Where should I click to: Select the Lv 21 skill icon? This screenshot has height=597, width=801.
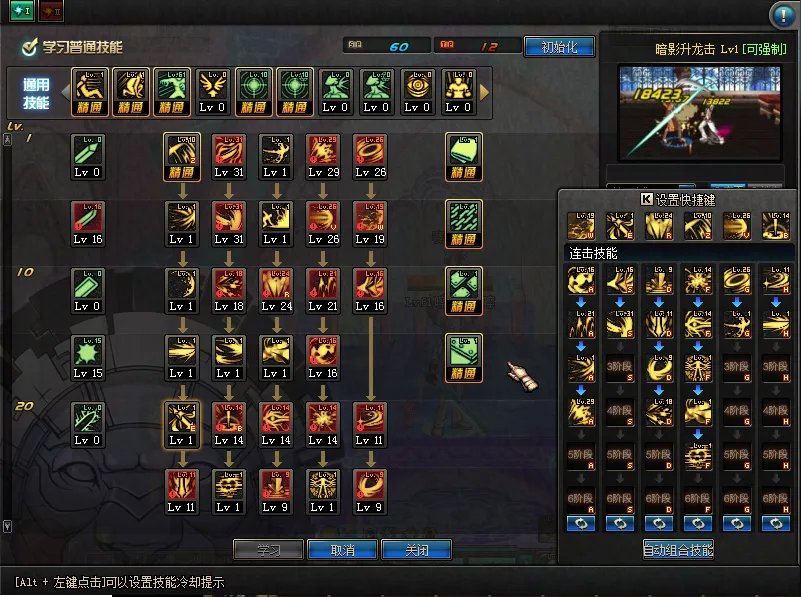pyautogui.click(x=320, y=286)
